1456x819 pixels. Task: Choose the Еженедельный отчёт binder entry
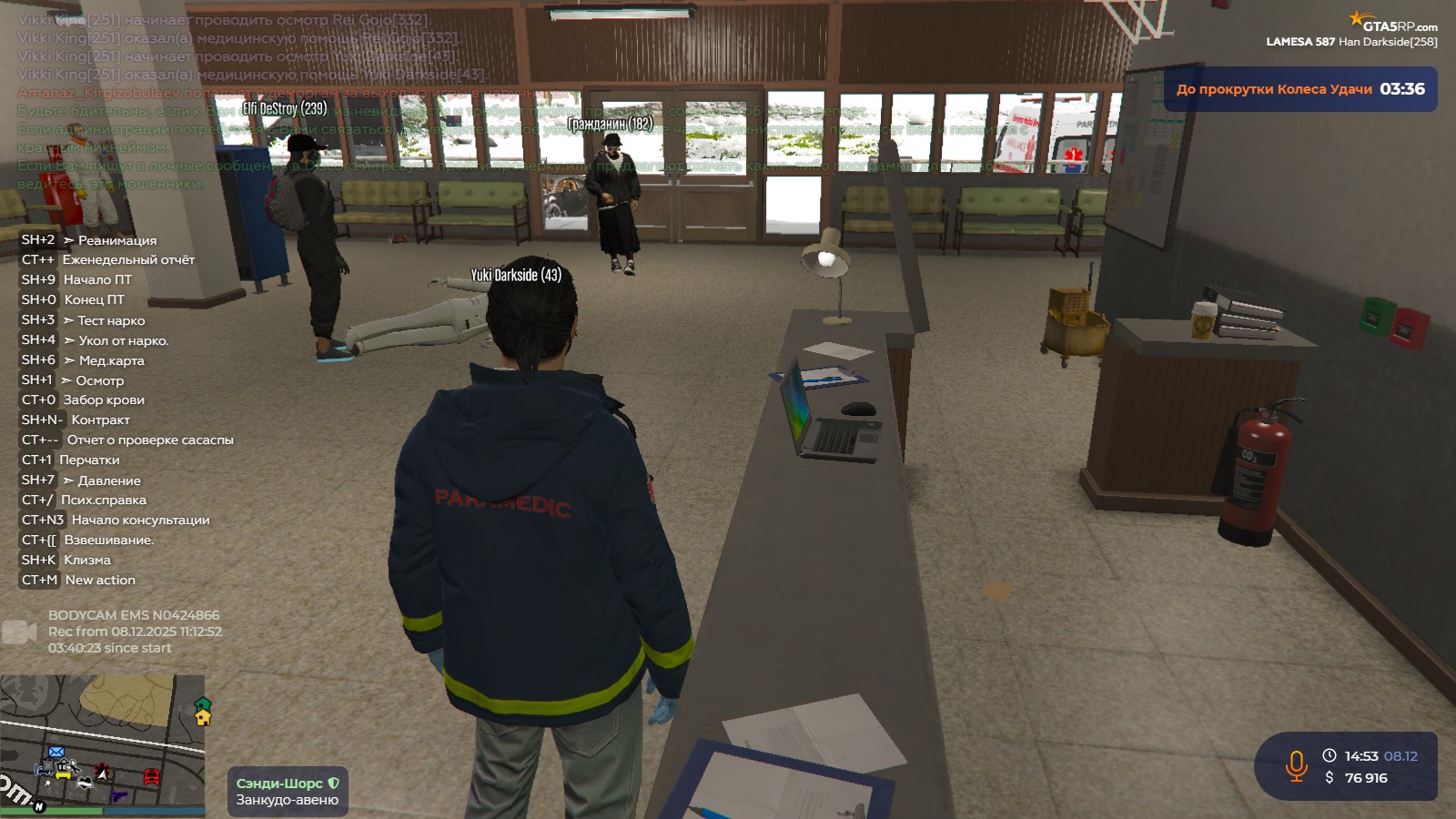tap(128, 260)
